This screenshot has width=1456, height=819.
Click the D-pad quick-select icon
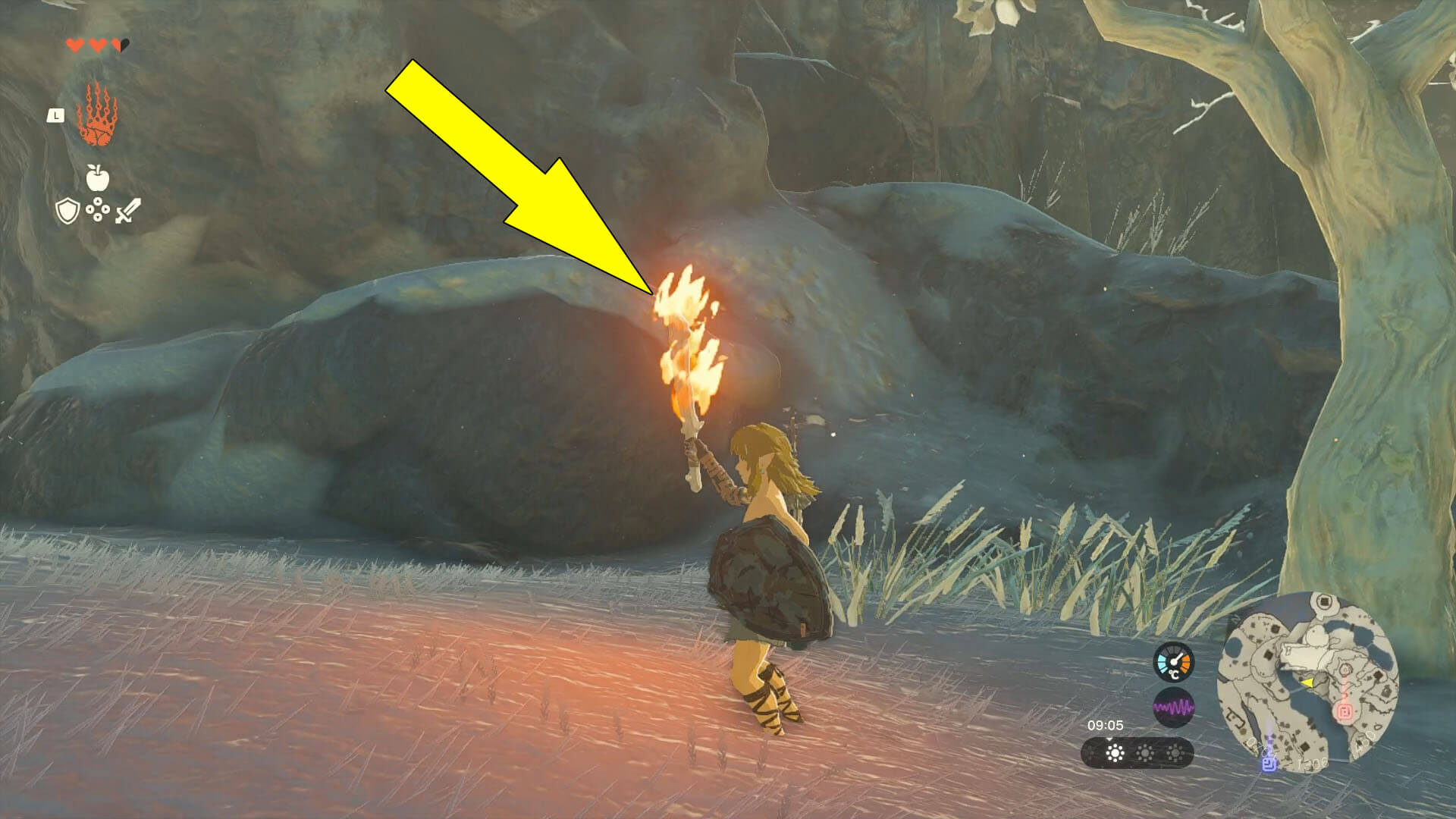tap(98, 210)
